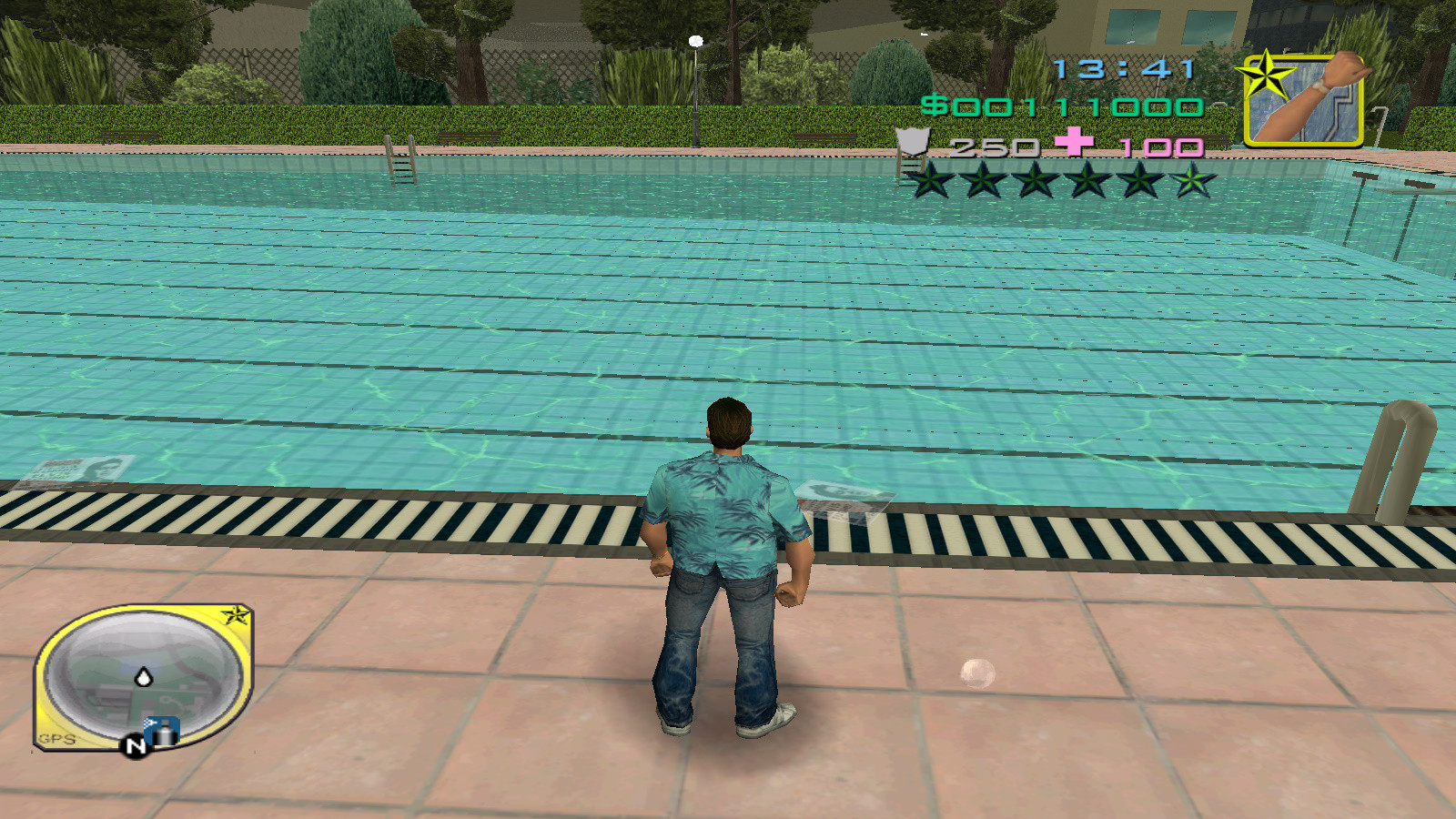The width and height of the screenshot is (1456, 819).
Task: Click the white waypoint drop marker on minimap
Action: (144, 677)
